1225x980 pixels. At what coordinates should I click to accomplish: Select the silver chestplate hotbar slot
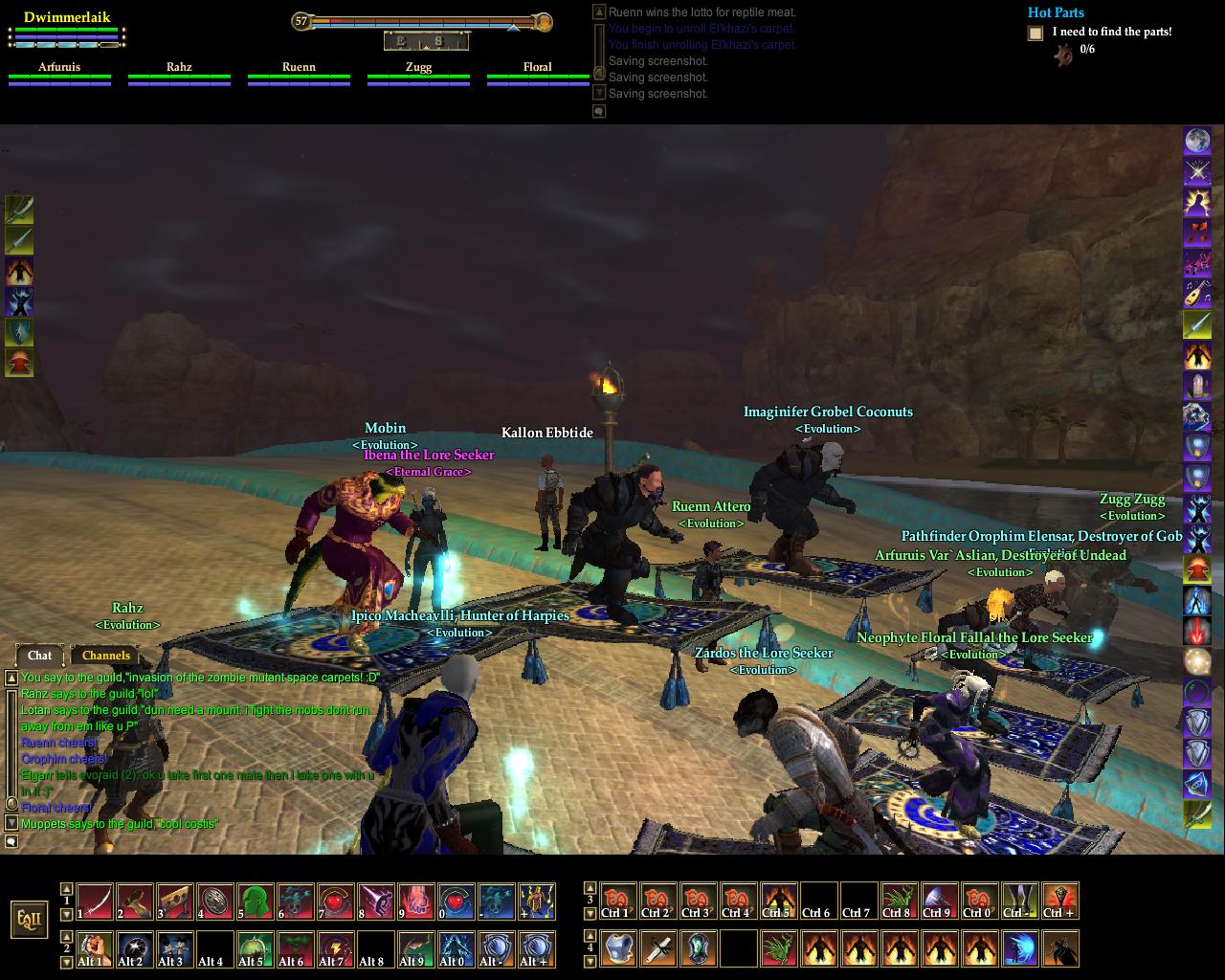coord(620,949)
